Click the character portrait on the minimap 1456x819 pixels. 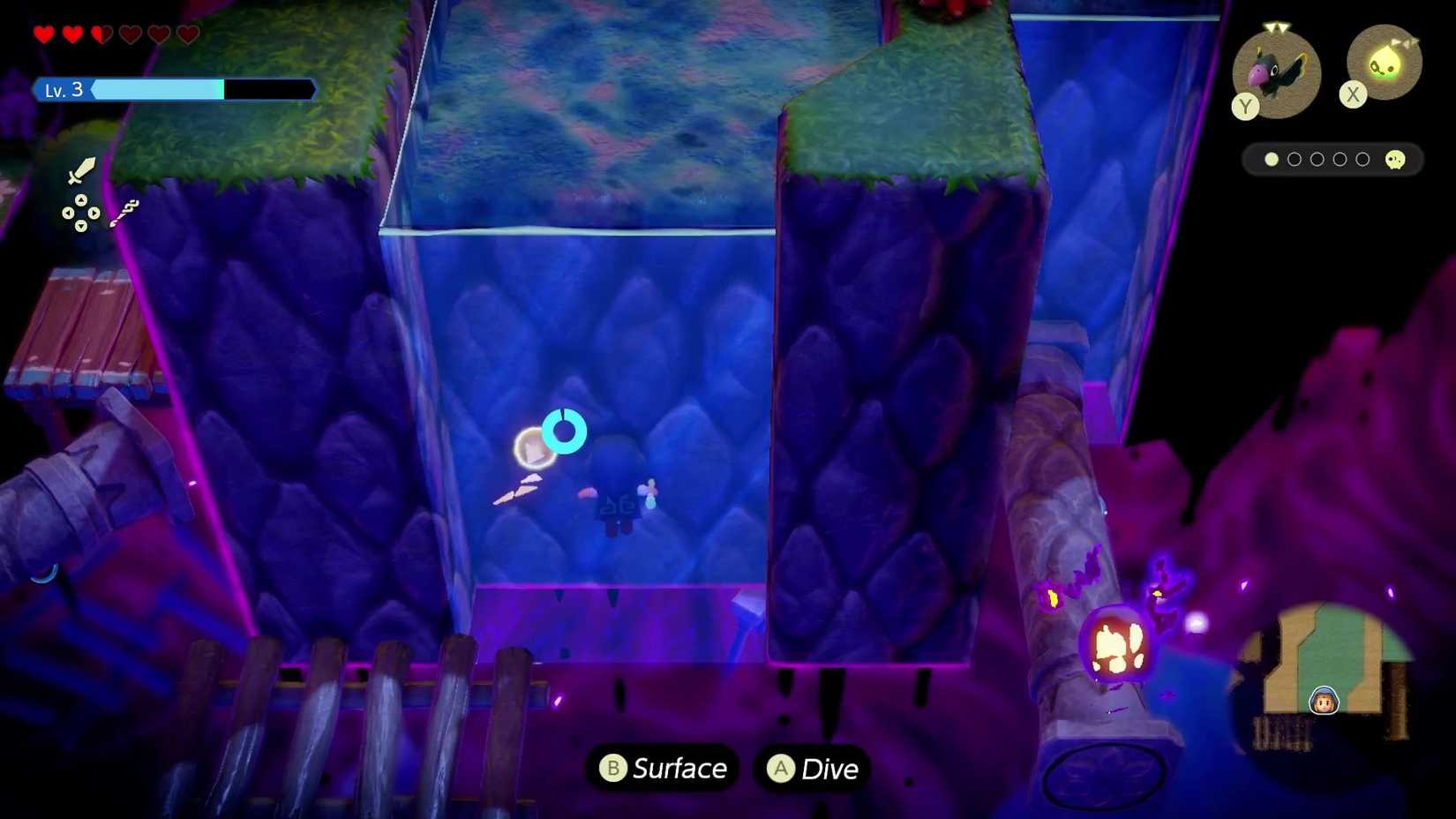coord(1323,699)
